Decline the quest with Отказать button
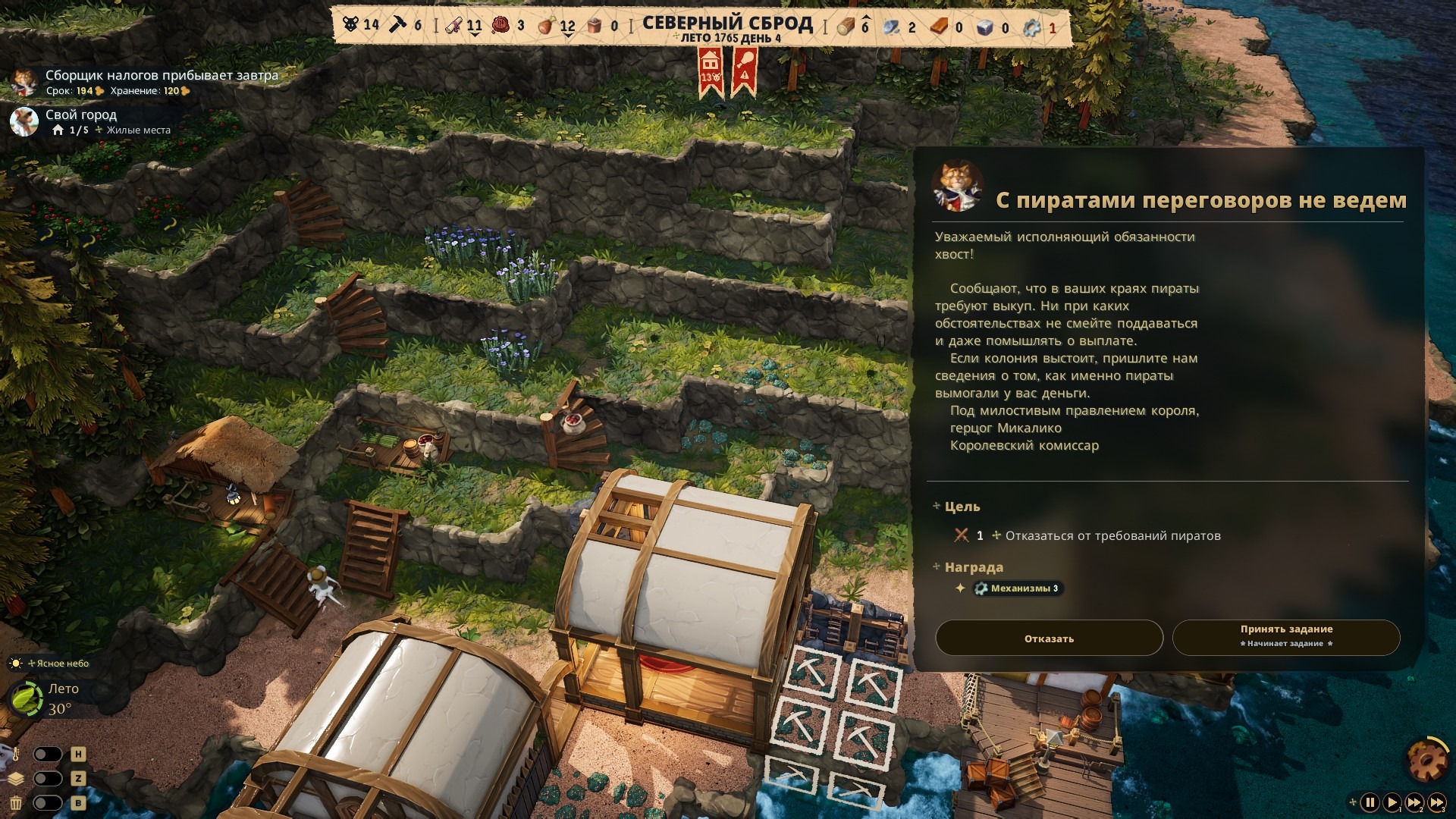 1049,639
